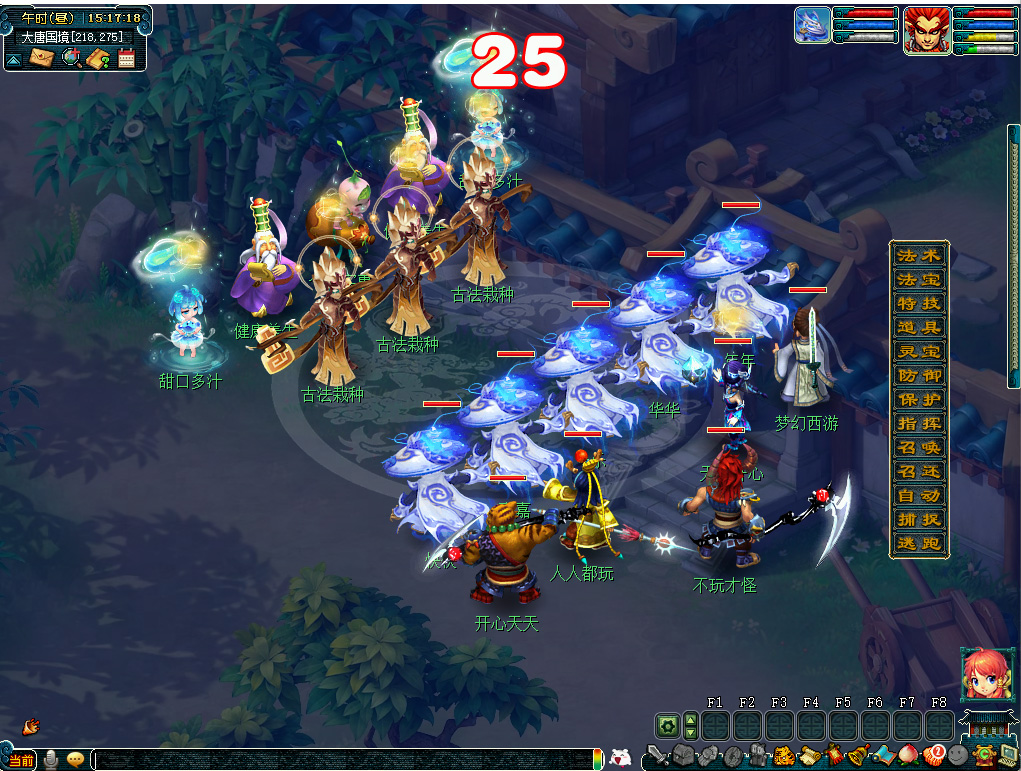Screen dimensions: 1021x771
Task: Open the calendar activity icon
Action: pos(126,58)
